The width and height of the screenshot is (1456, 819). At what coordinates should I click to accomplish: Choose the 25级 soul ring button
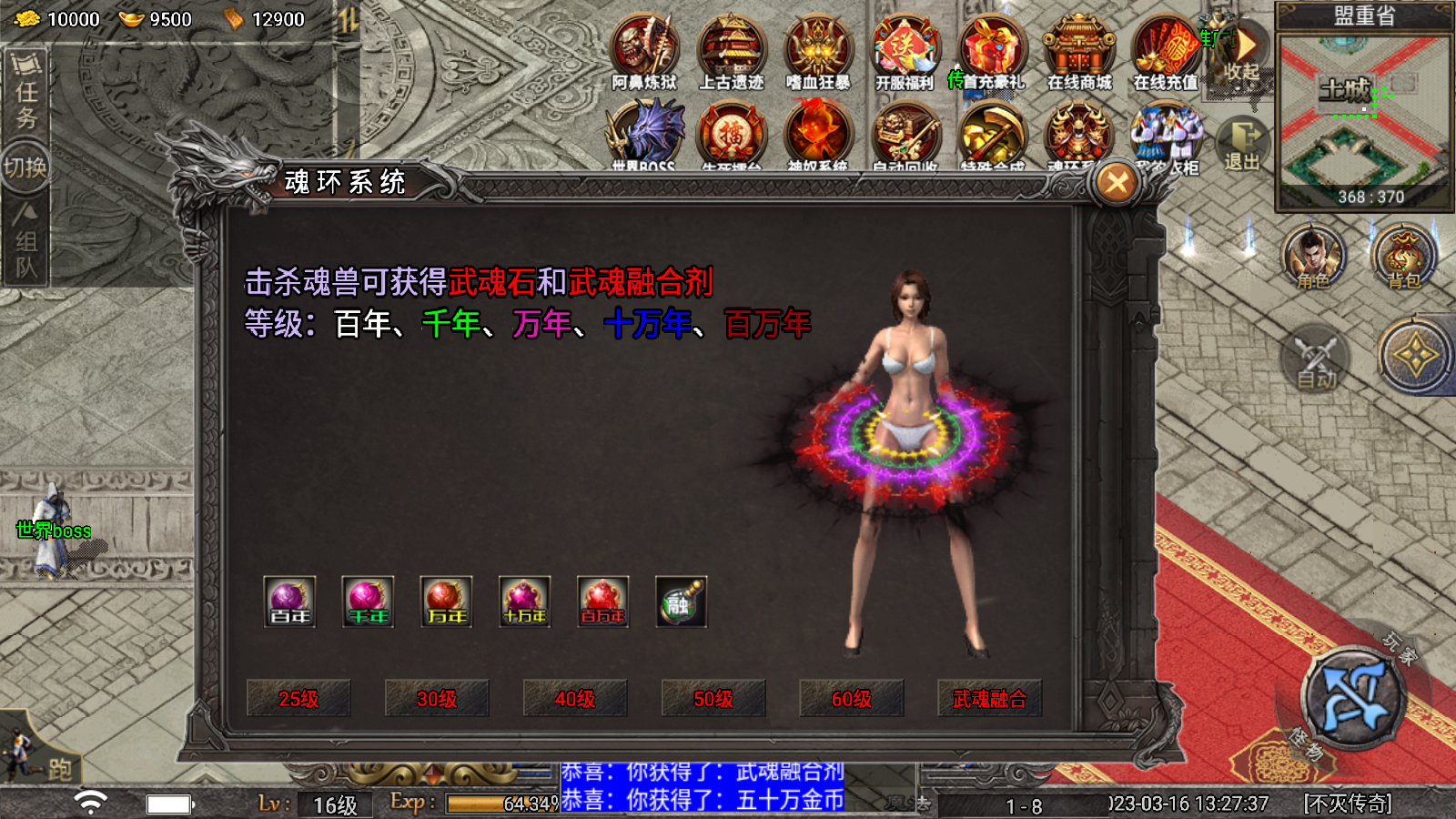click(x=298, y=699)
